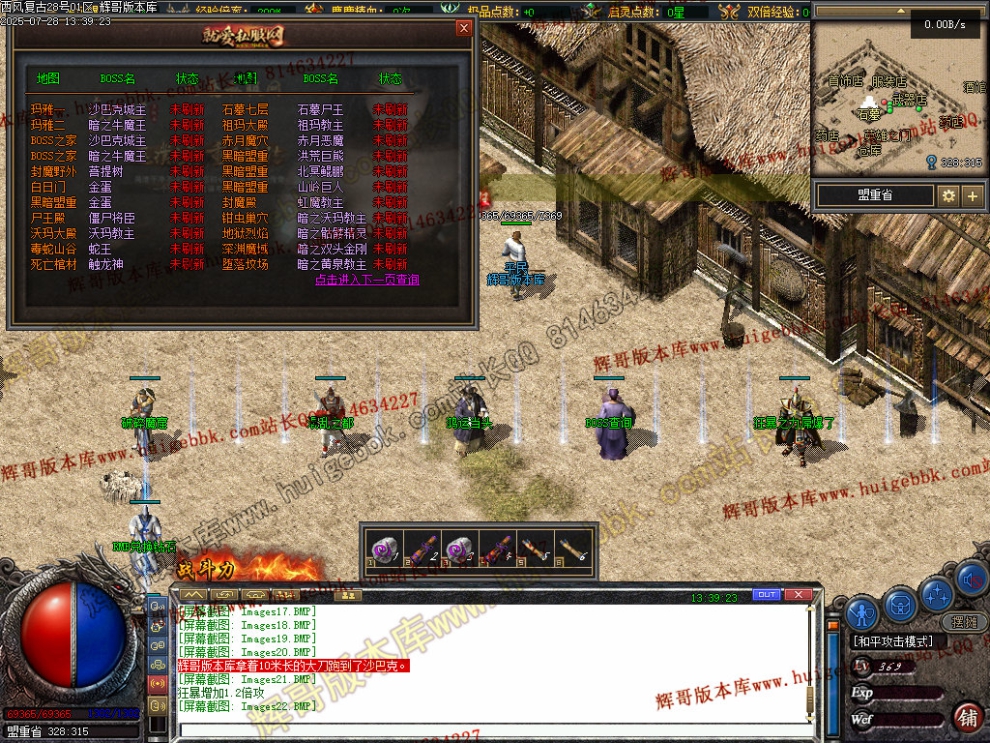Screen dimensions: 990x743
Task: Close the chat window with red X
Action: [x=798, y=595]
